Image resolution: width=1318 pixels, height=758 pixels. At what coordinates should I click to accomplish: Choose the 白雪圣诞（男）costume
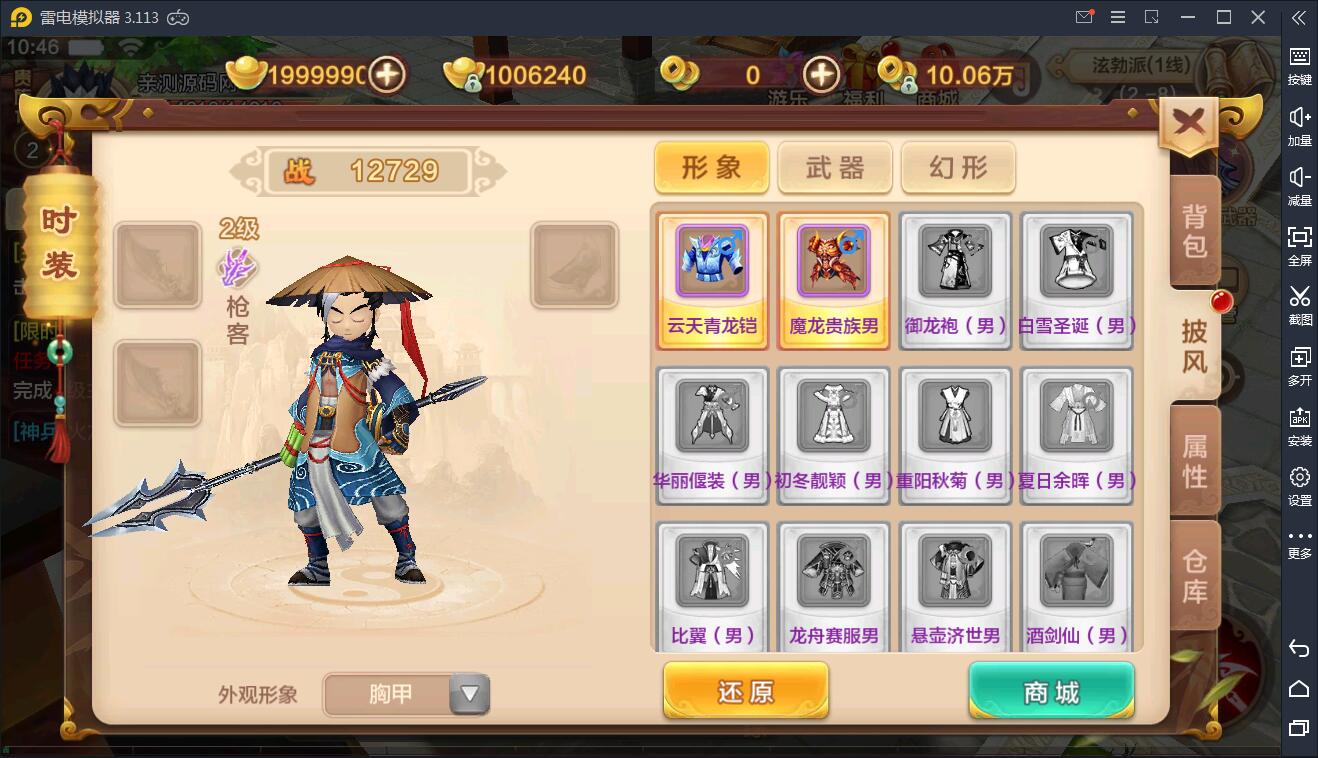coord(1077,265)
